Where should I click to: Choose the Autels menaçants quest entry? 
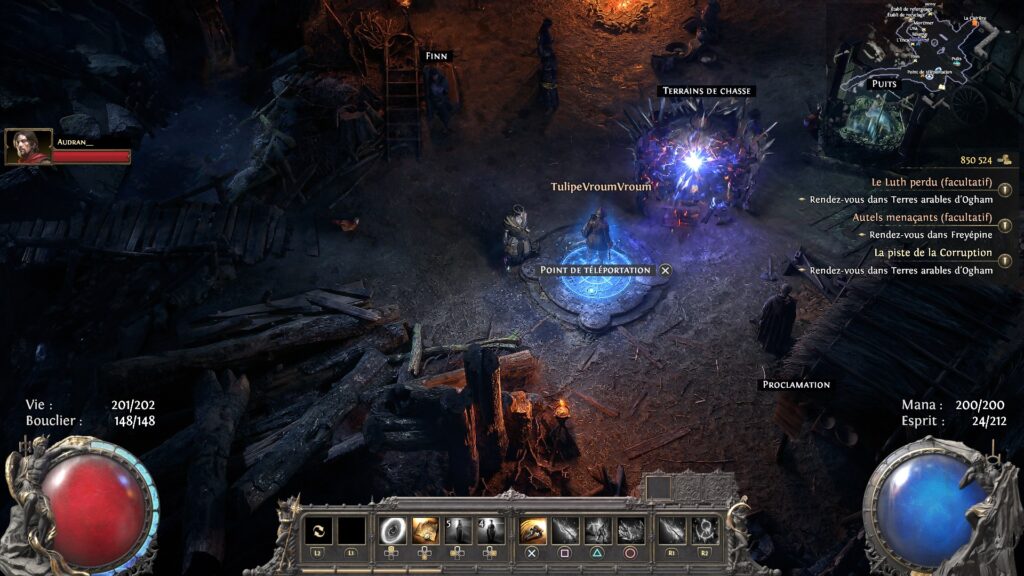point(922,217)
